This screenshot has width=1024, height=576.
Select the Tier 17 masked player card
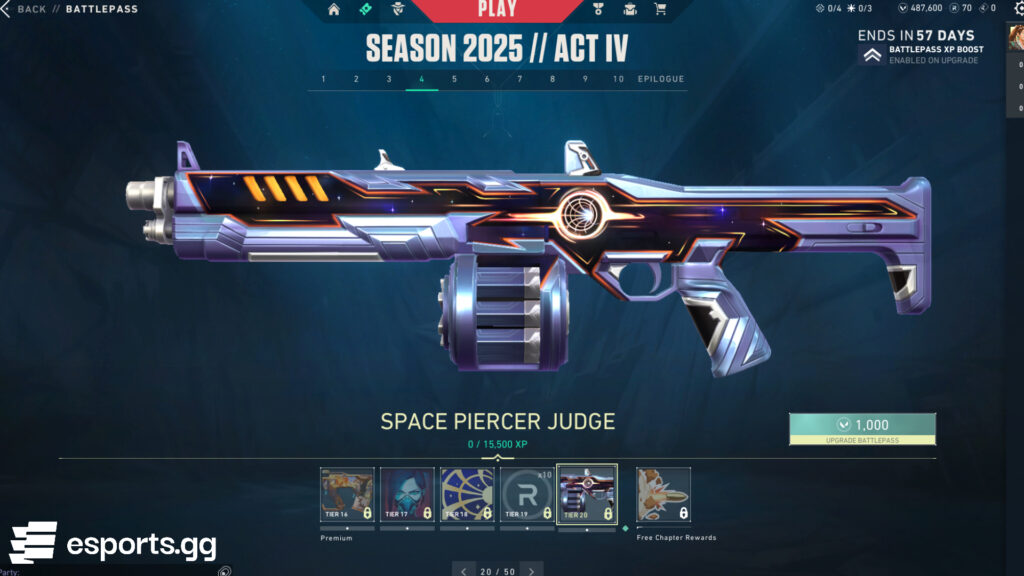(407, 494)
